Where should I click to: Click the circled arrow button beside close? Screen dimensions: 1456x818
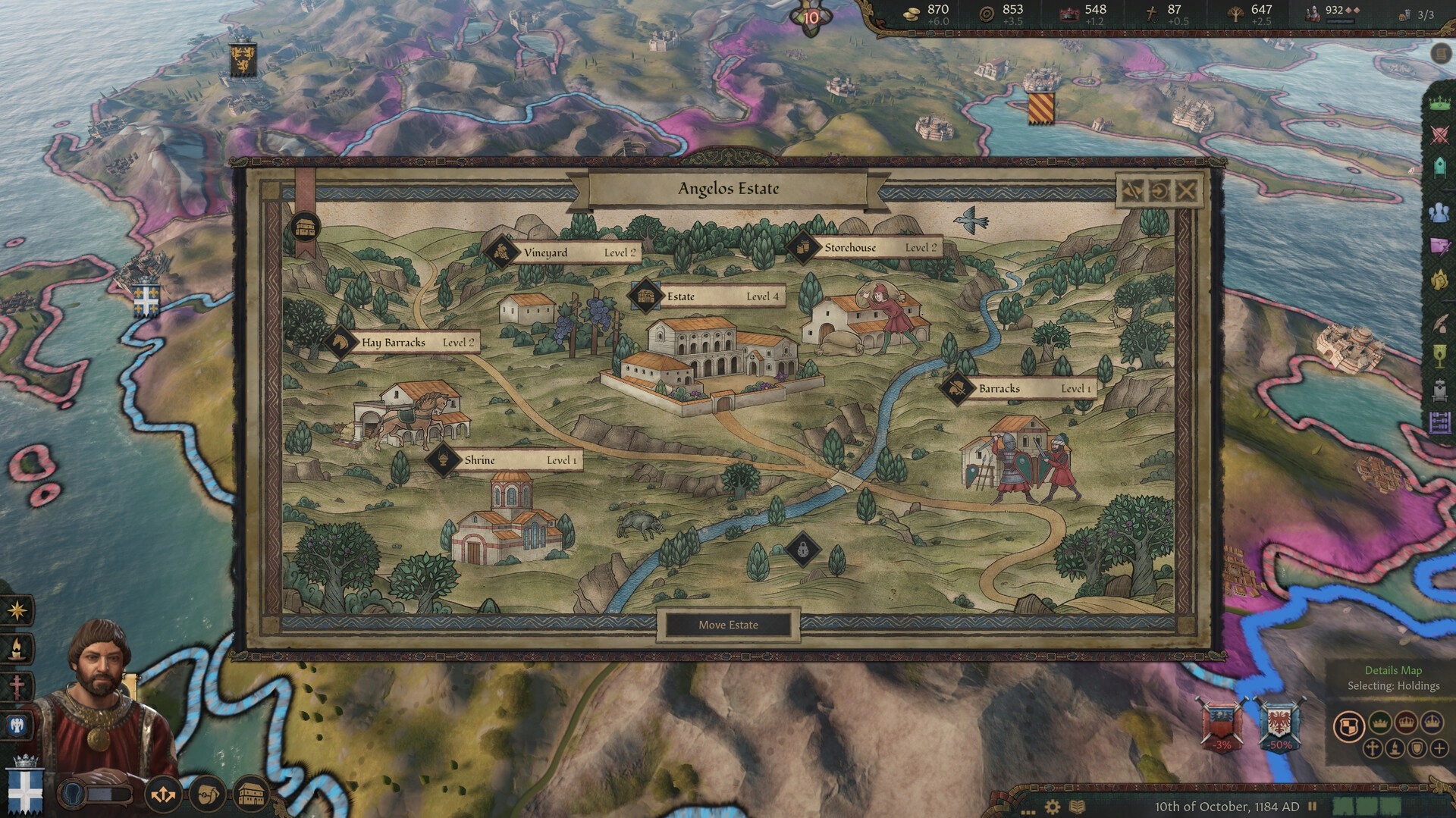tap(1159, 190)
